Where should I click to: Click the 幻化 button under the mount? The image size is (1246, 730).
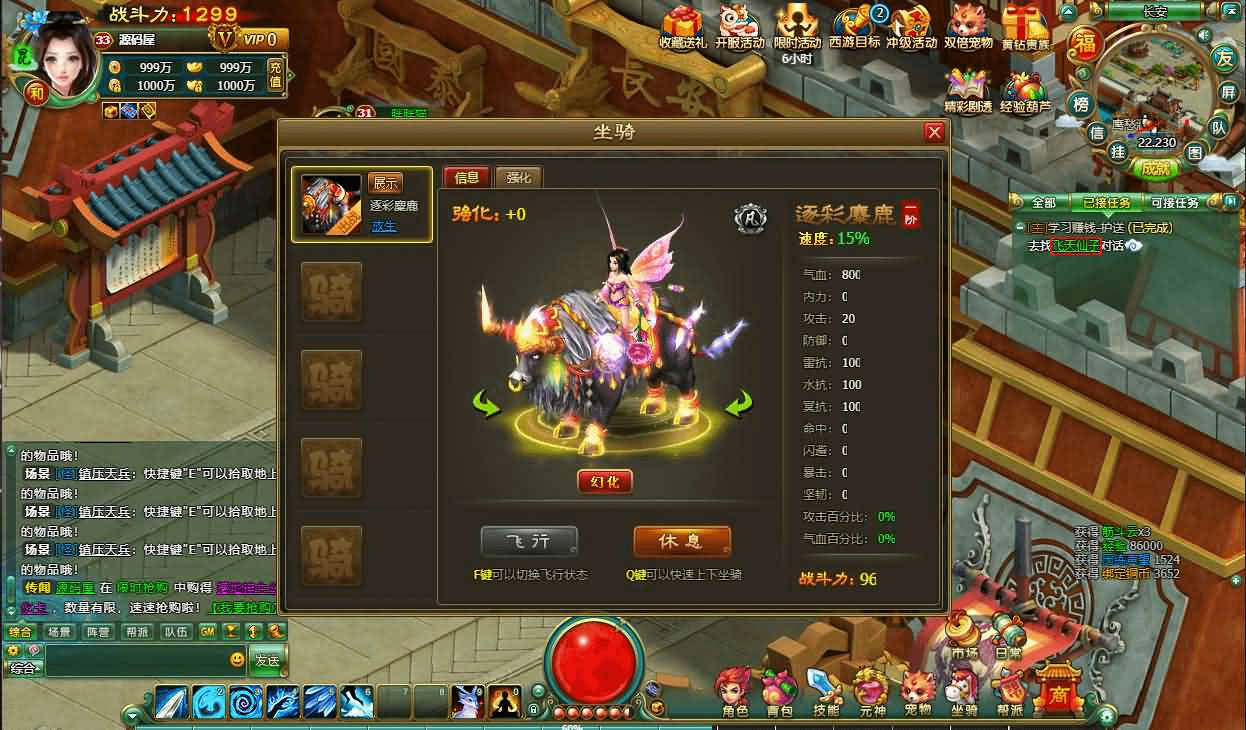[605, 481]
